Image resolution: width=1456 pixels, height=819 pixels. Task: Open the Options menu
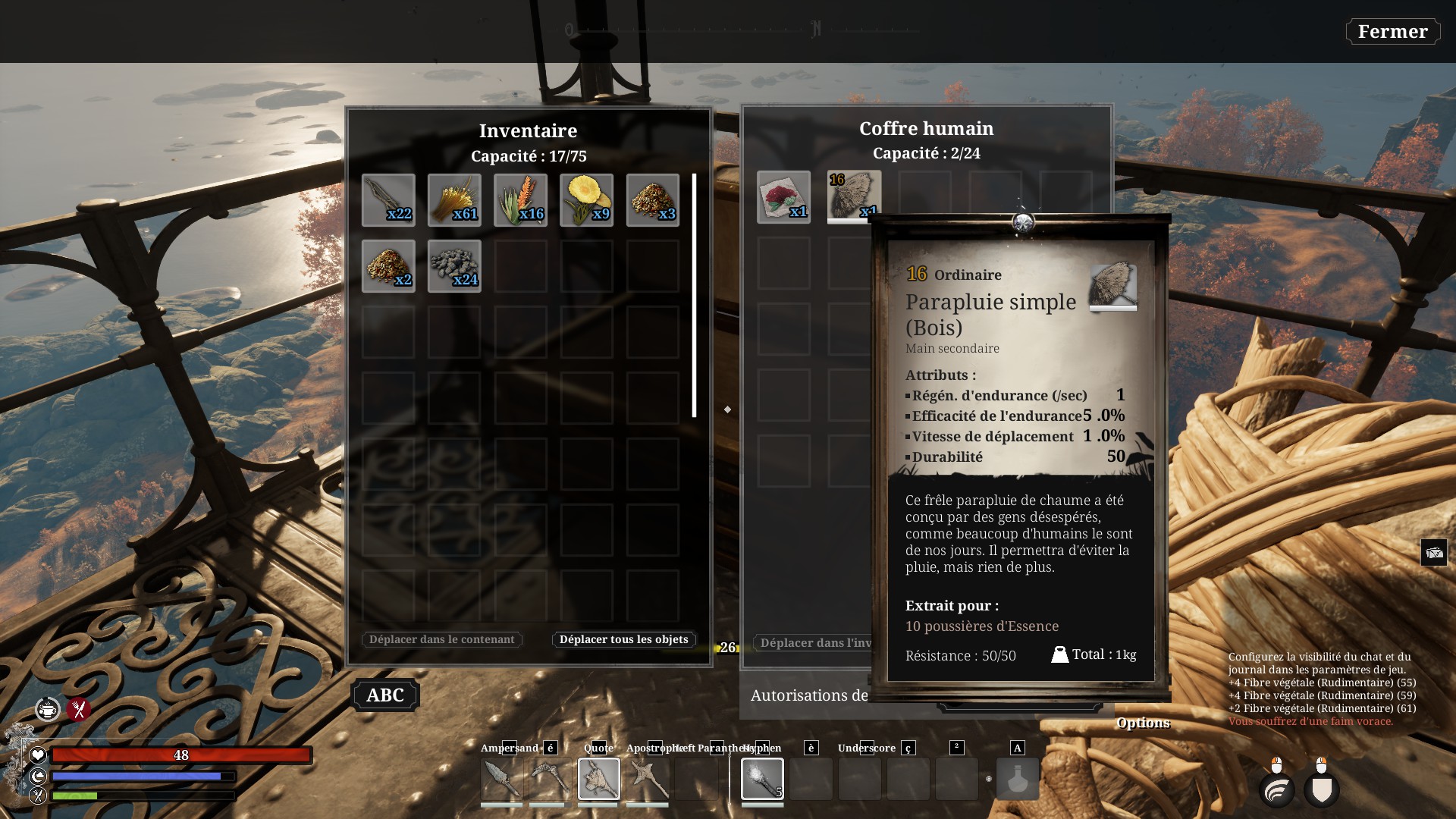click(1143, 723)
